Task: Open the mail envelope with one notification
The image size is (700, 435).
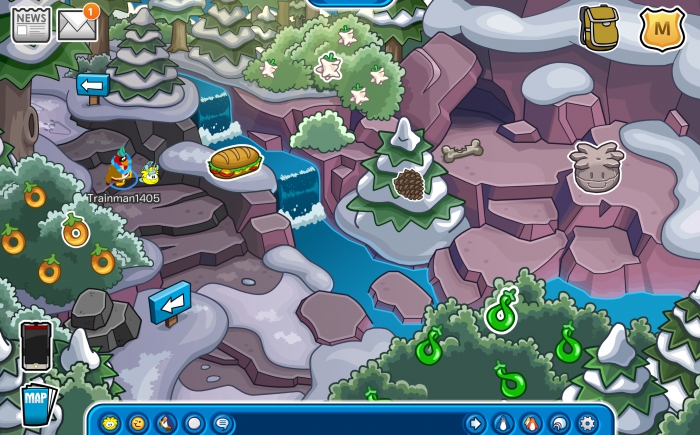Action: [x=77, y=24]
